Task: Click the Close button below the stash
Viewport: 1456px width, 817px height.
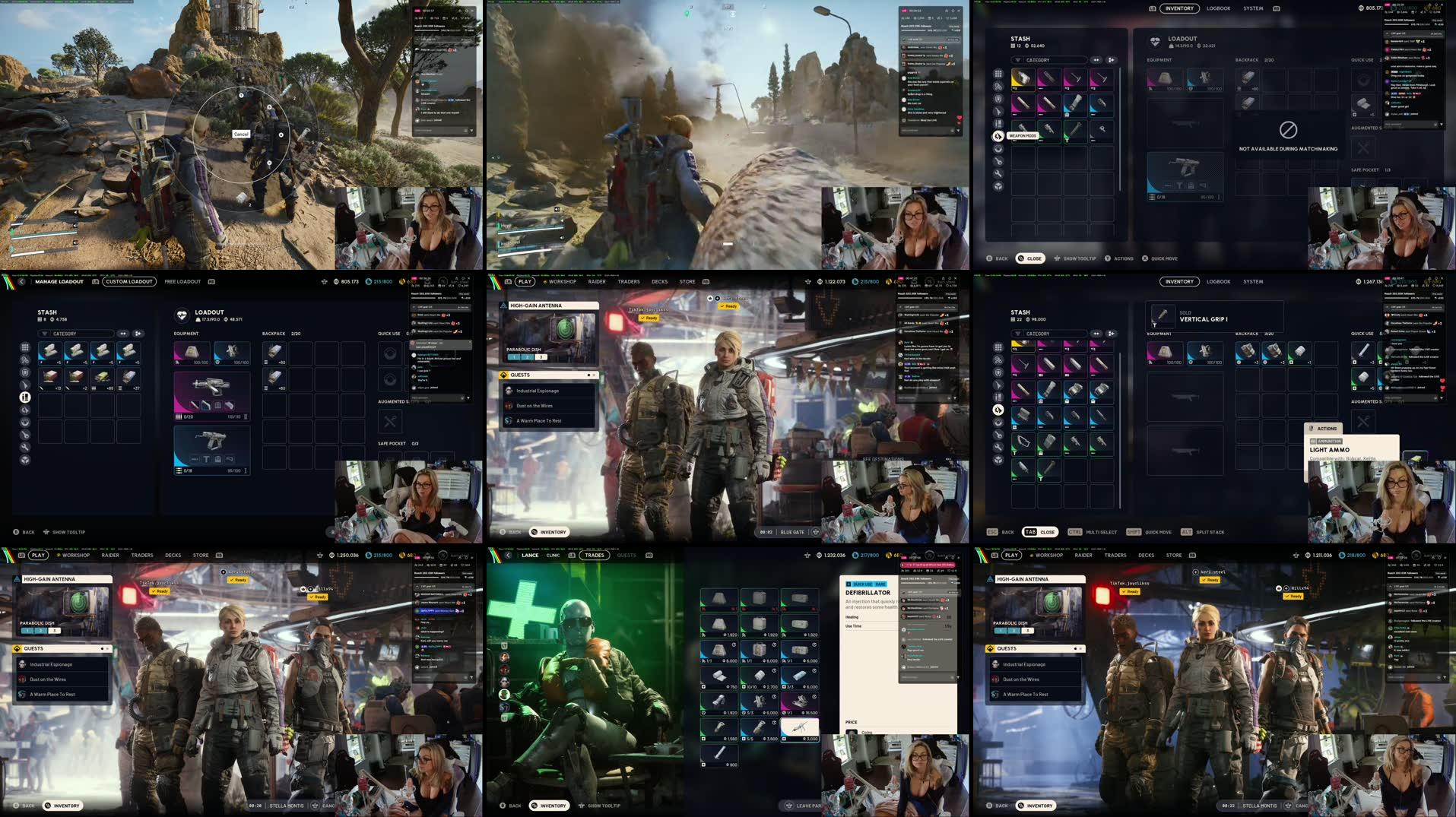Action: point(1032,258)
